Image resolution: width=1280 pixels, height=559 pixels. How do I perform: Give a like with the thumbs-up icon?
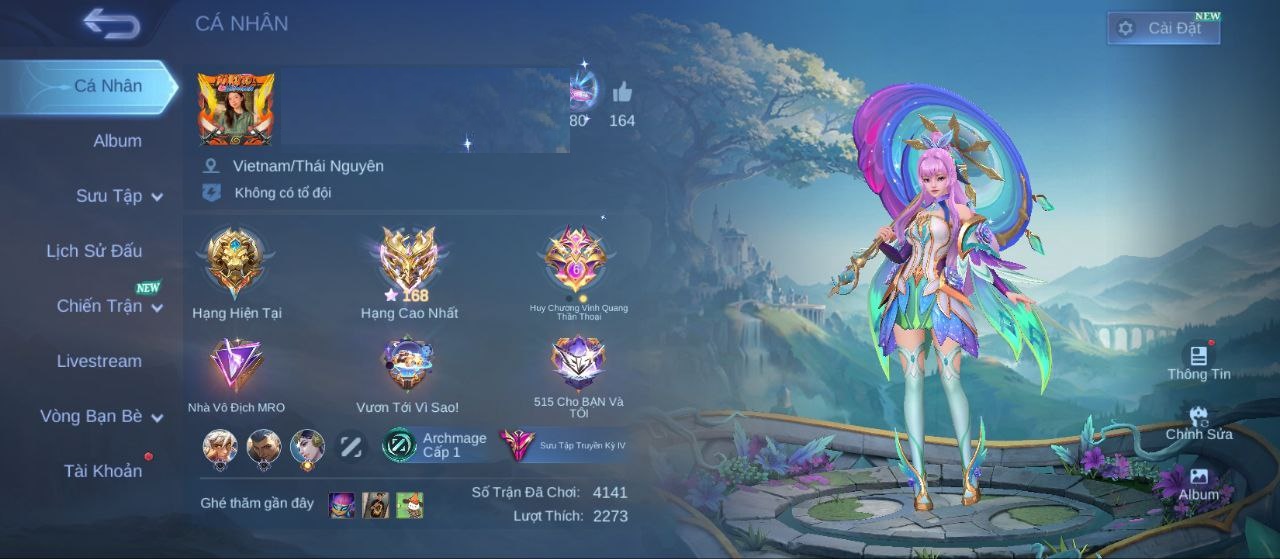click(622, 94)
